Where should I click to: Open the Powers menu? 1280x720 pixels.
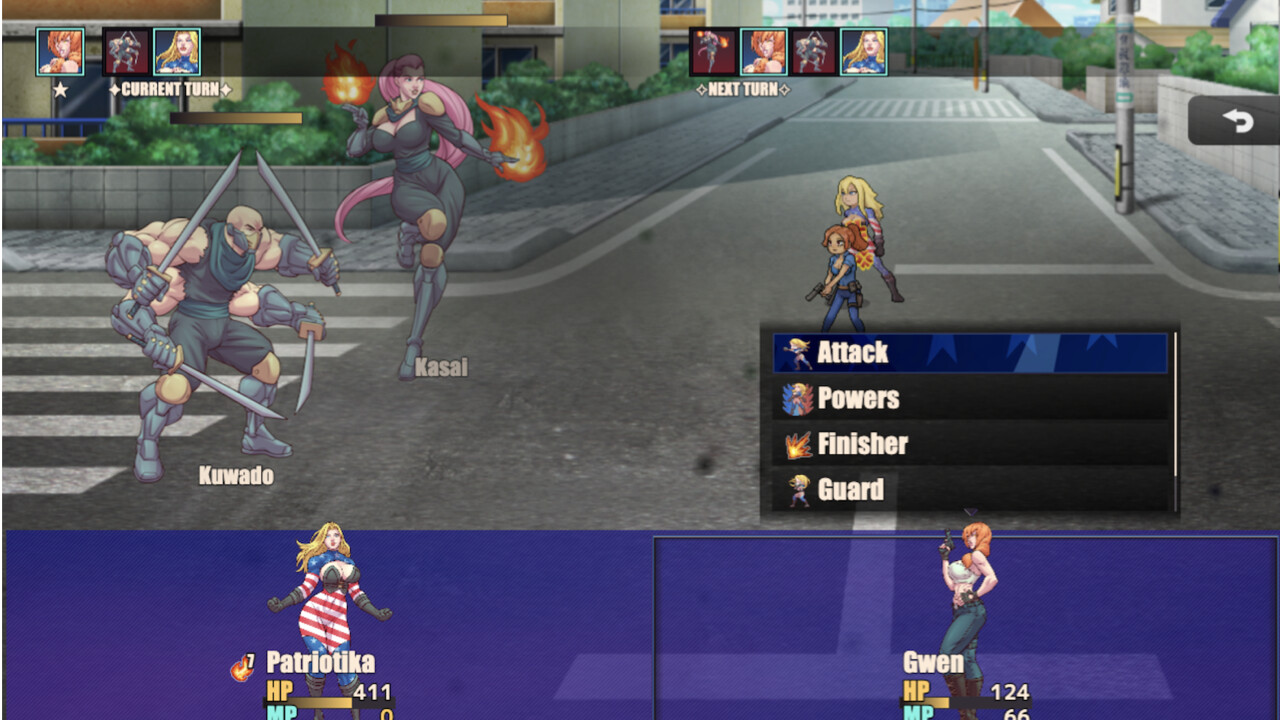pos(880,399)
